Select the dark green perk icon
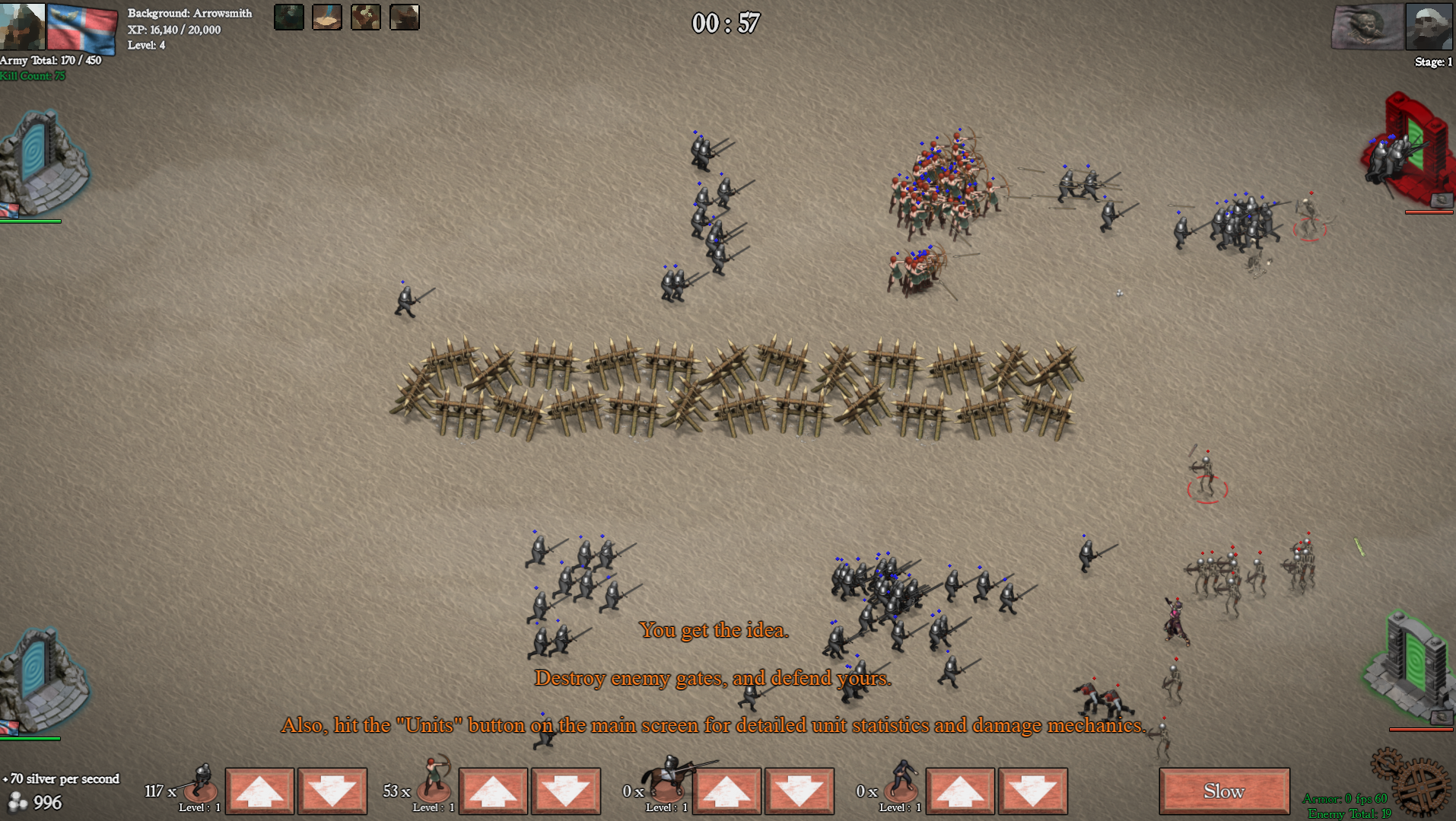The height and width of the screenshot is (821, 1456). click(x=289, y=17)
